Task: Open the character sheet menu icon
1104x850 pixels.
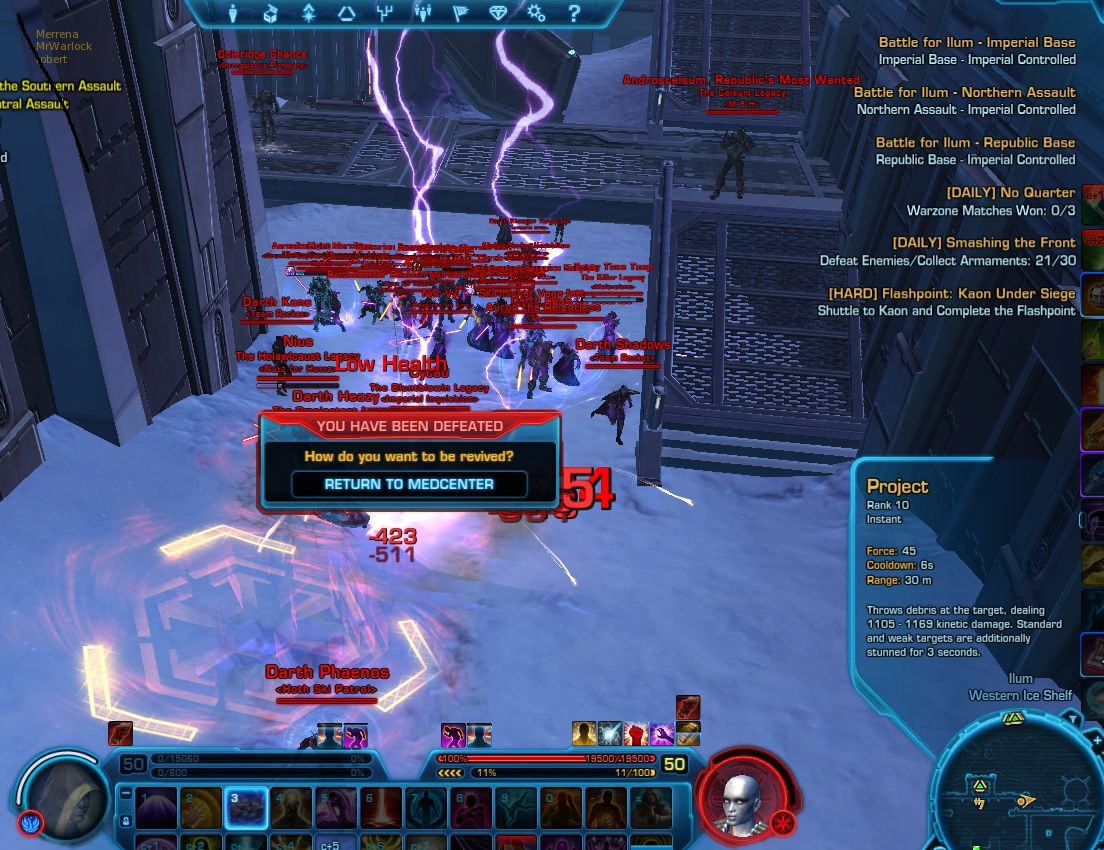Action: click(x=234, y=14)
